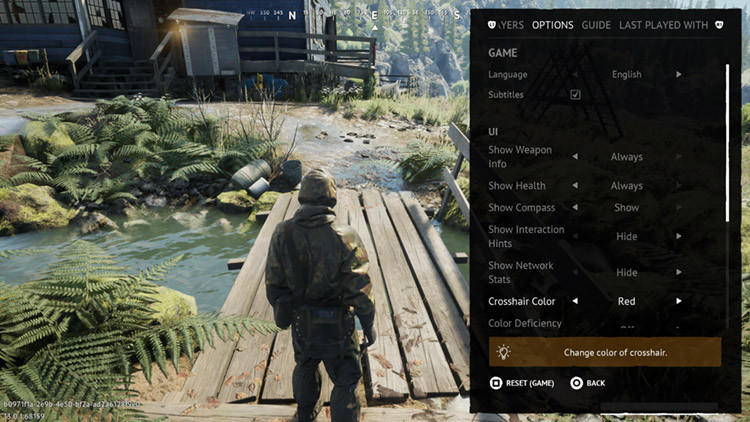Toggle the Subtitles checkbox
The width and height of the screenshot is (750, 422).
[x=575, y=95]
